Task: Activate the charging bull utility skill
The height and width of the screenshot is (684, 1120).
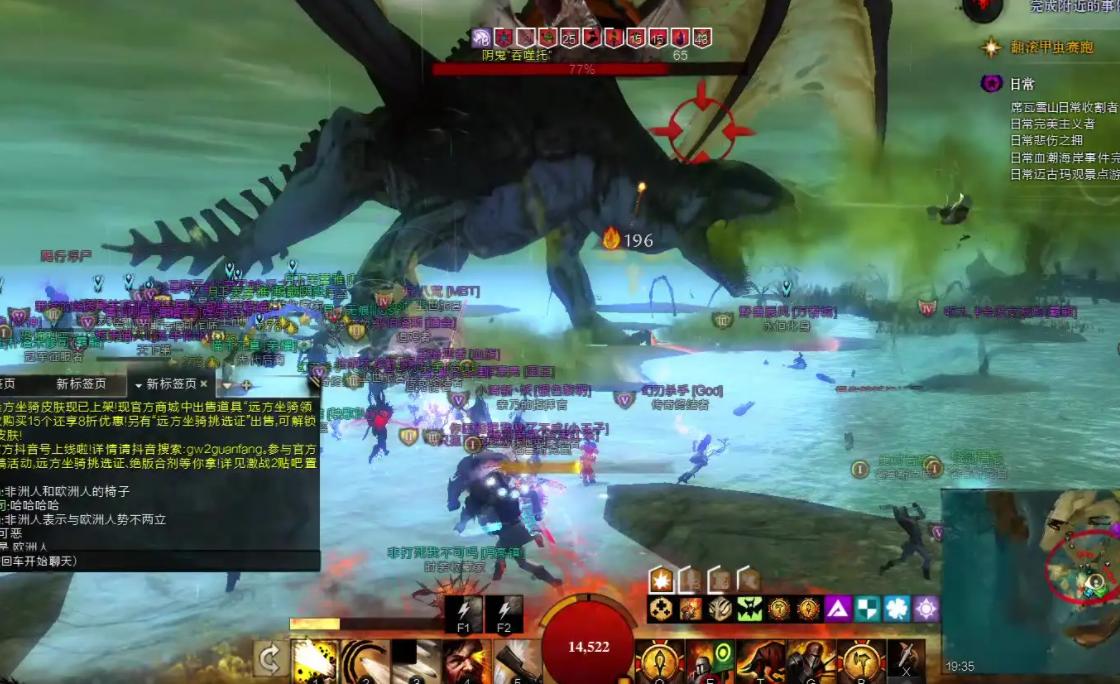Action: pyautogui.click(x=760, y=661)
